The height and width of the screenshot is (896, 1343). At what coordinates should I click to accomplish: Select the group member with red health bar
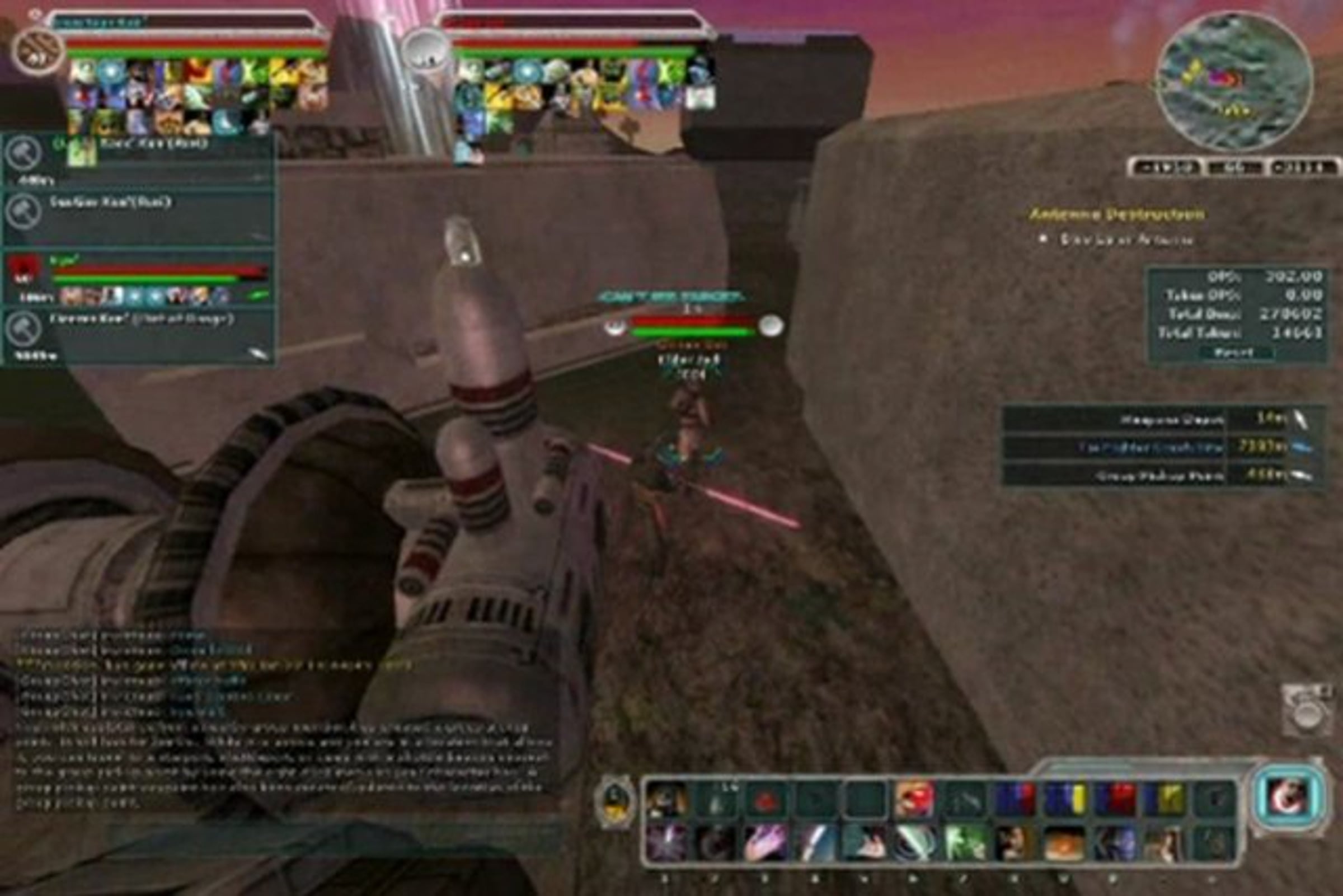137,278
